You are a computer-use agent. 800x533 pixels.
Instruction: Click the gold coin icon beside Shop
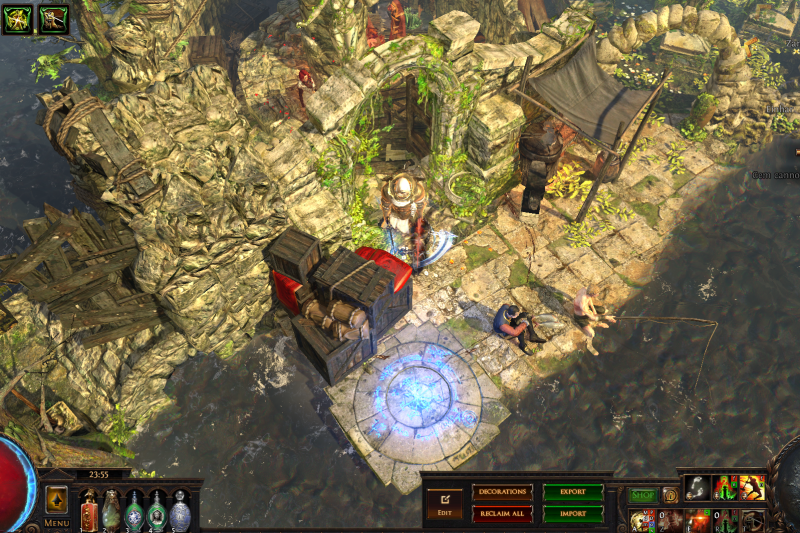pyautogui.click(x=670, y=494)
